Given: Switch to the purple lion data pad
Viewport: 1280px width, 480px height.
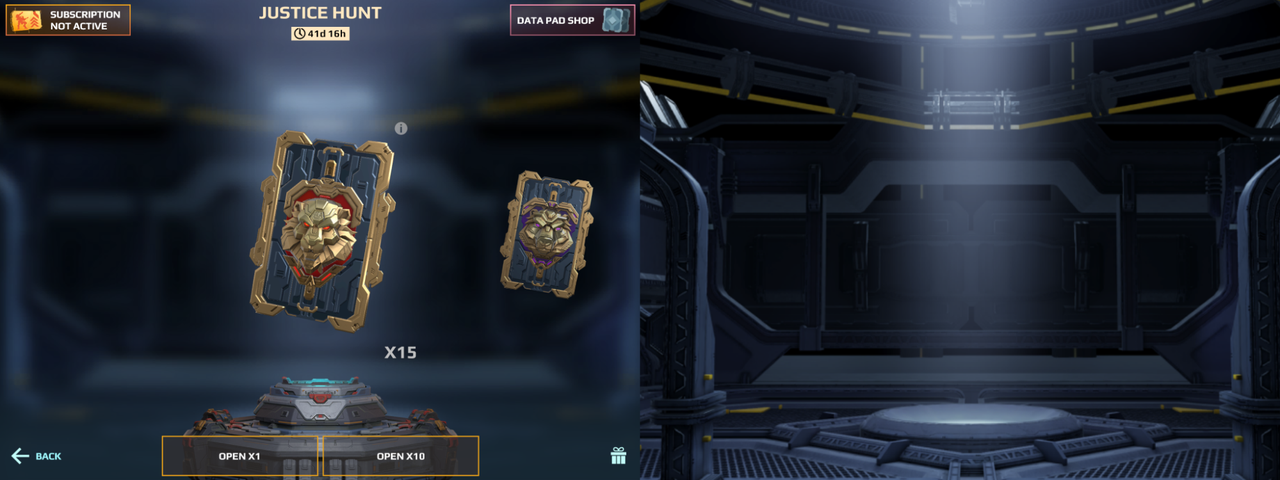Looking at the screenshot, I should 546,234.
